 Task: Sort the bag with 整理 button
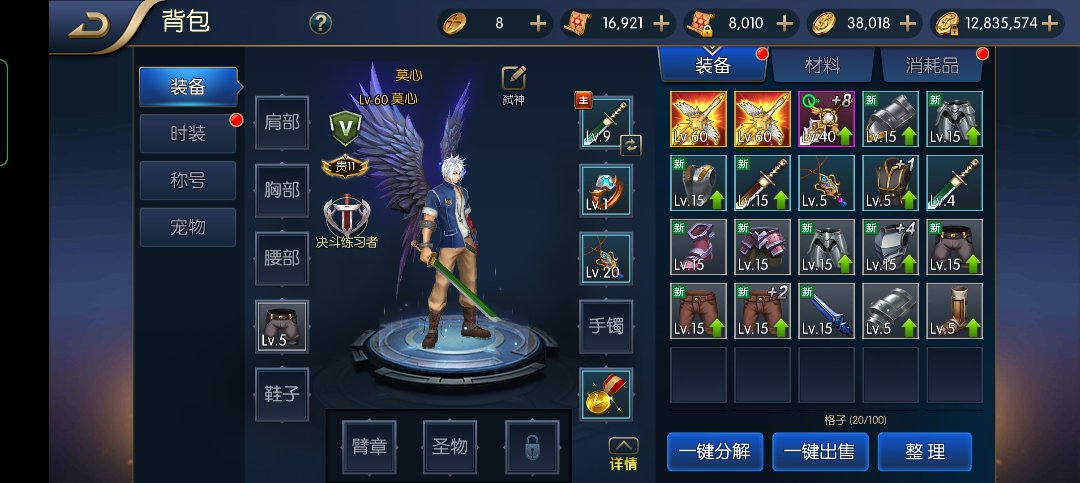925,451
